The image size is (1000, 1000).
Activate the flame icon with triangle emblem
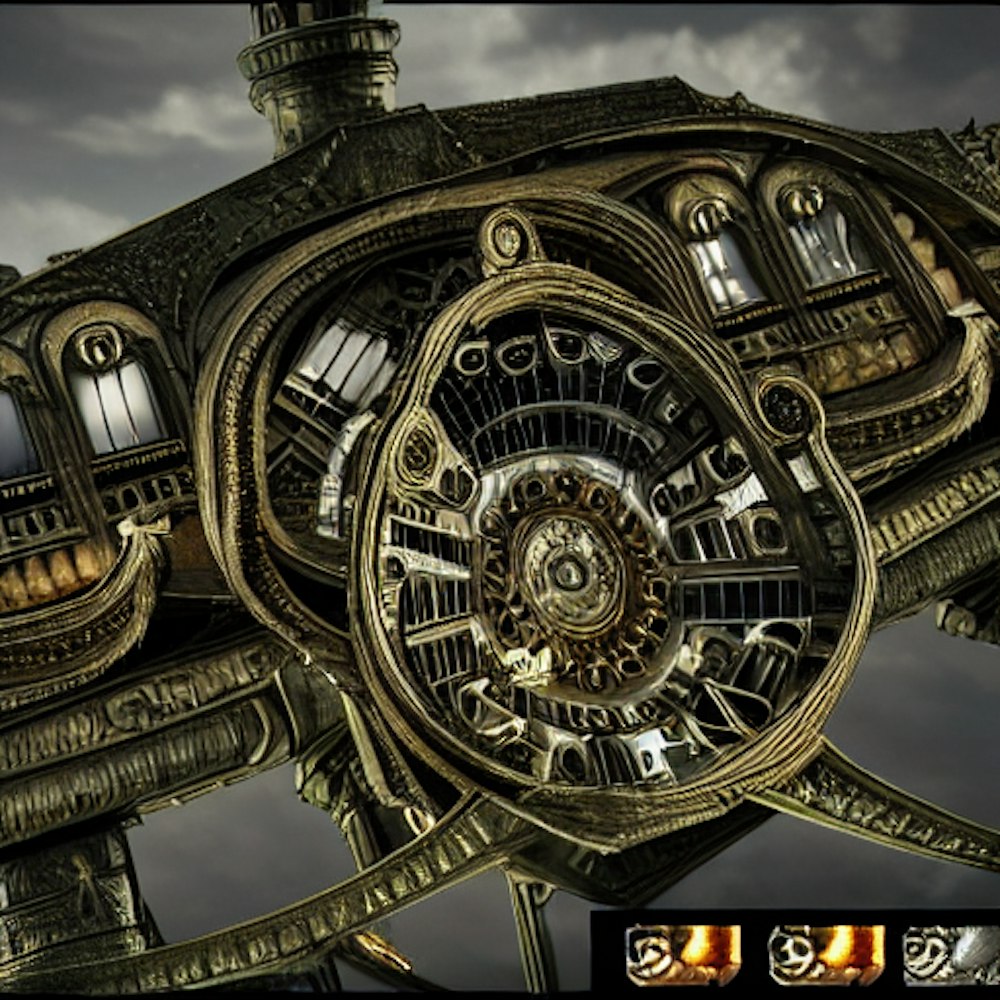point(683,954)
